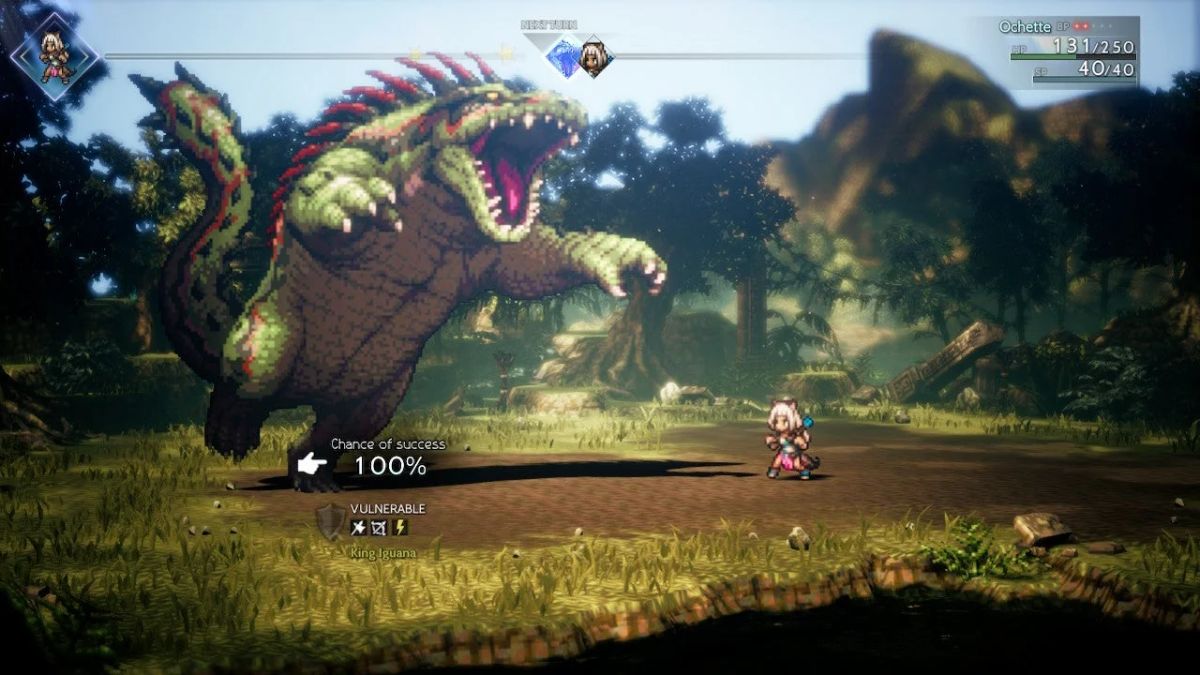Screen dimensions: 1200x675
Task: Click Ochette's next-turn portrait
Action: coord(594,59)
